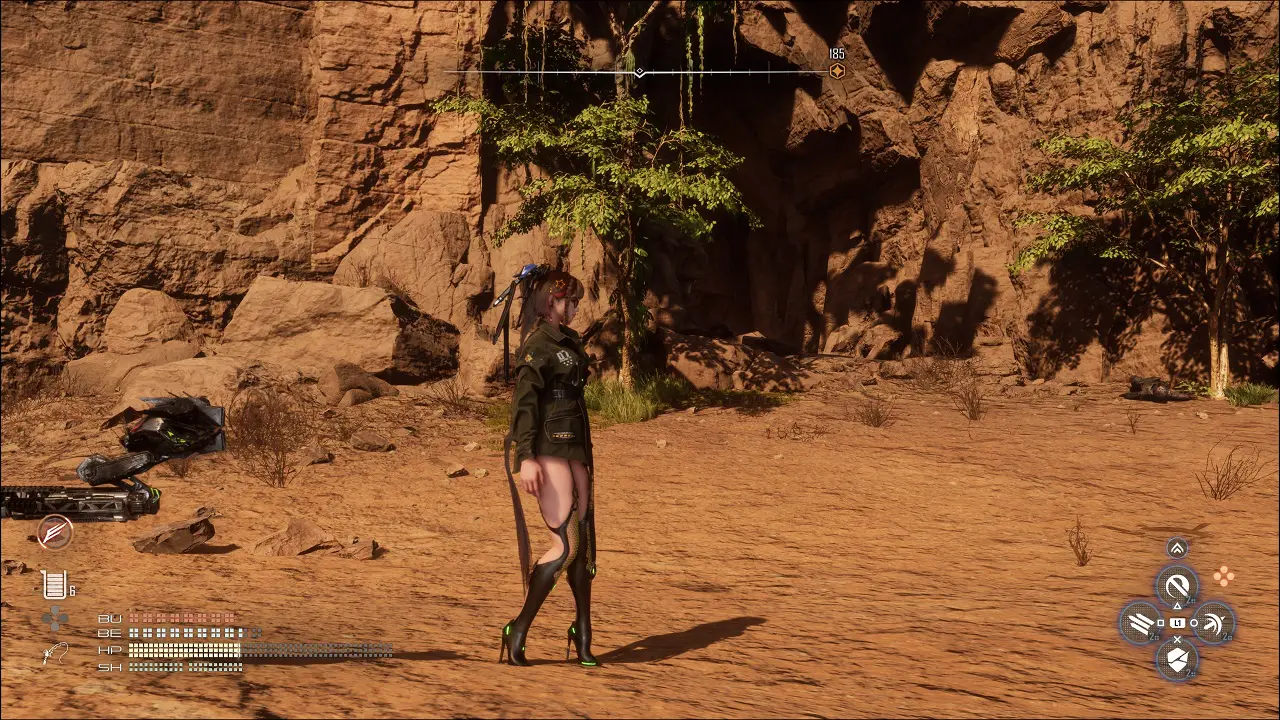Use the healing potion canister item
This screenshot has width=1280, height=720.
tap(54, 585)
